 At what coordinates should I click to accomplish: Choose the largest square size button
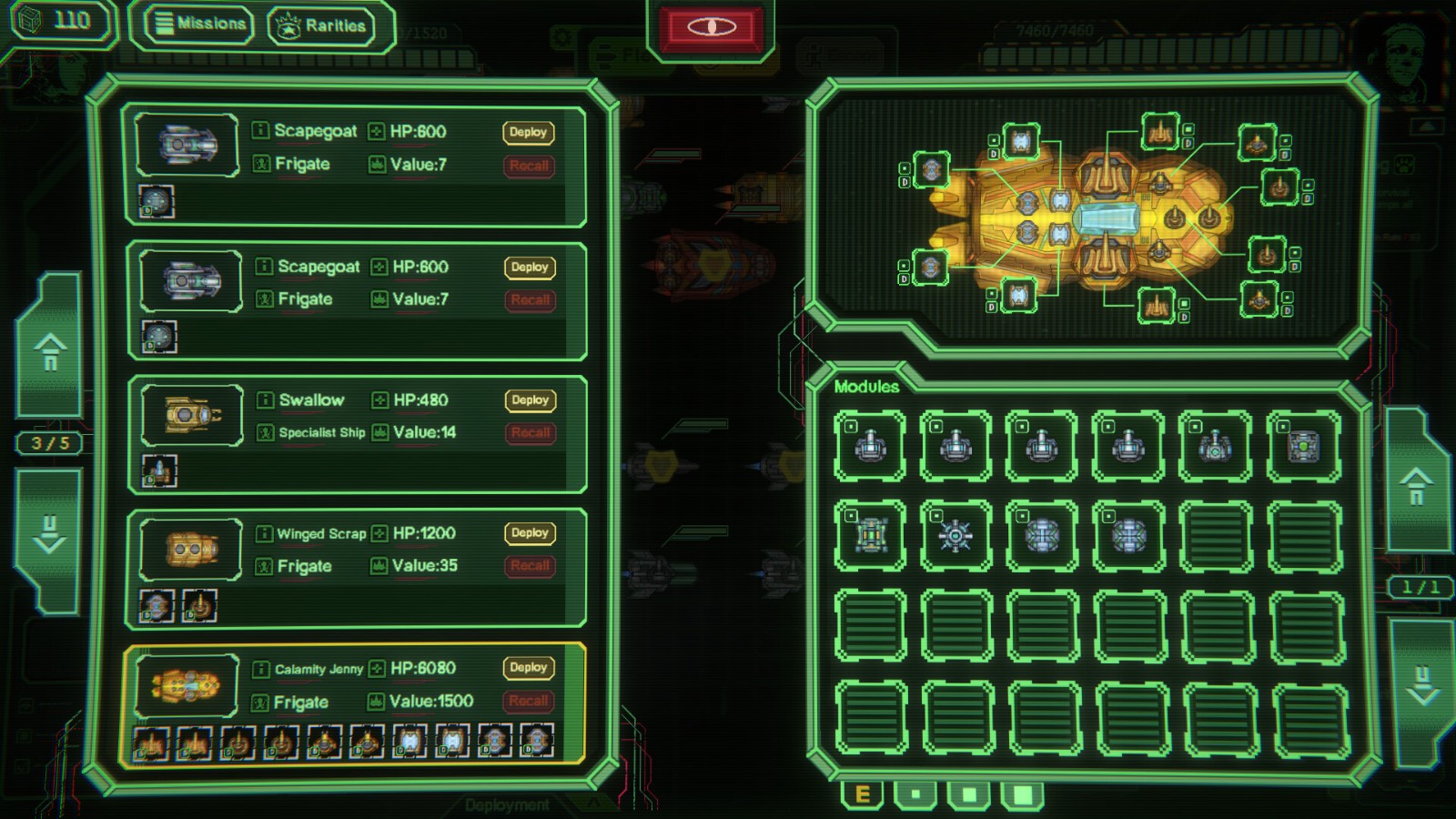click(x=1023, y=795)
